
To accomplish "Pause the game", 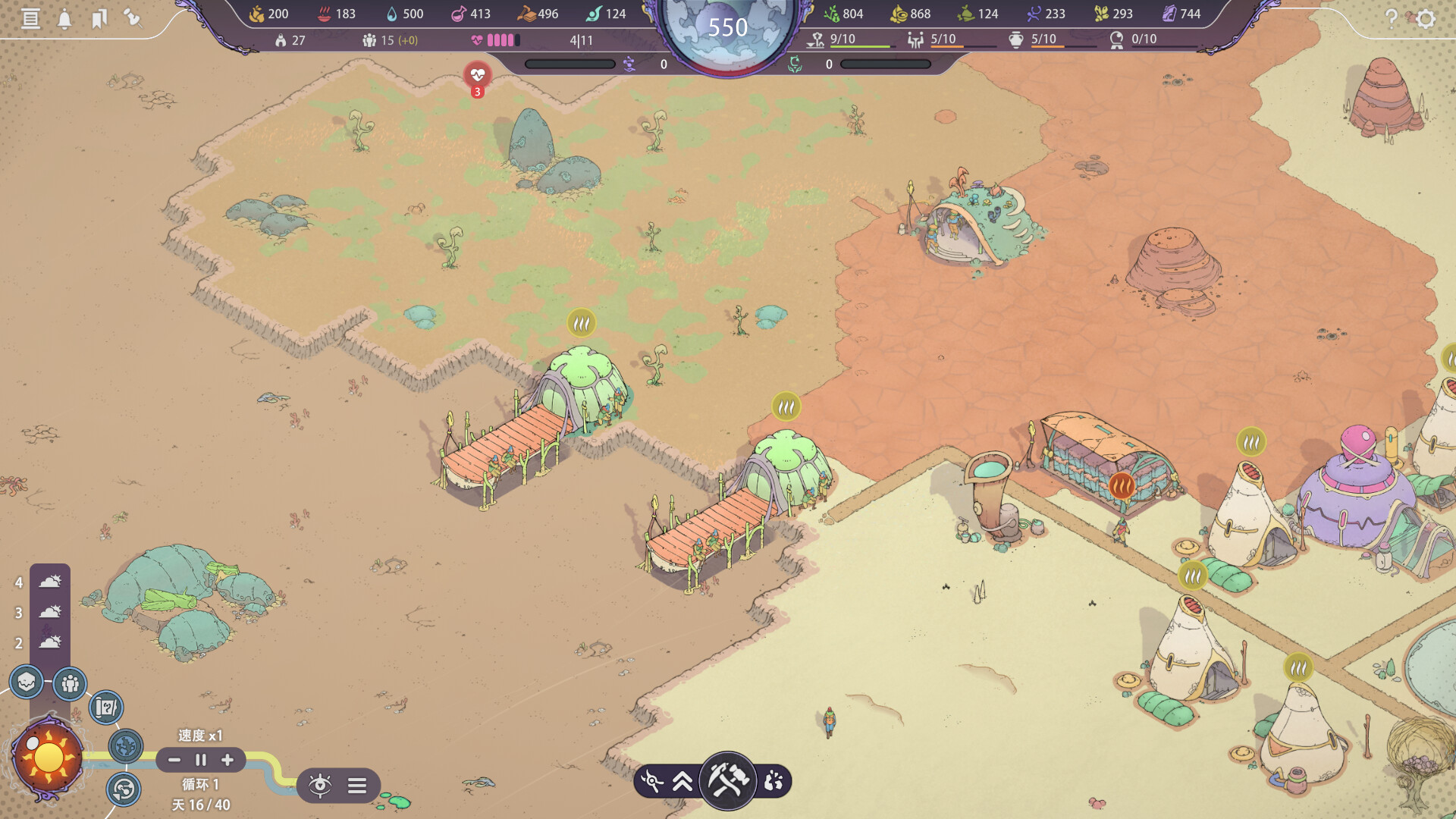I will [x=201, y=760].
